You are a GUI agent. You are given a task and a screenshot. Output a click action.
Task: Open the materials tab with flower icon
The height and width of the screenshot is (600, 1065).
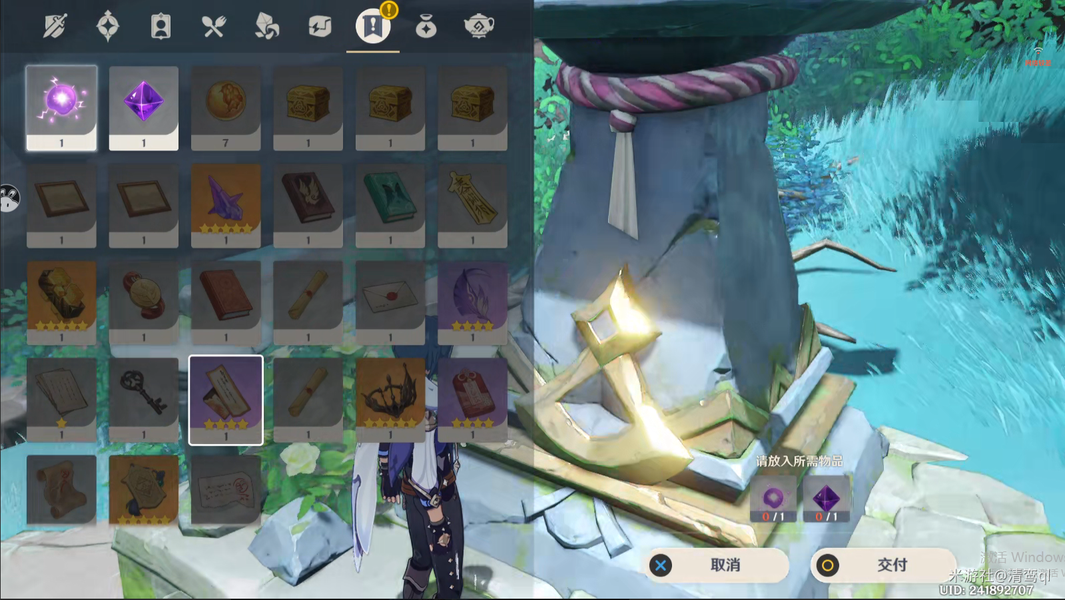[x=267, y=26]
